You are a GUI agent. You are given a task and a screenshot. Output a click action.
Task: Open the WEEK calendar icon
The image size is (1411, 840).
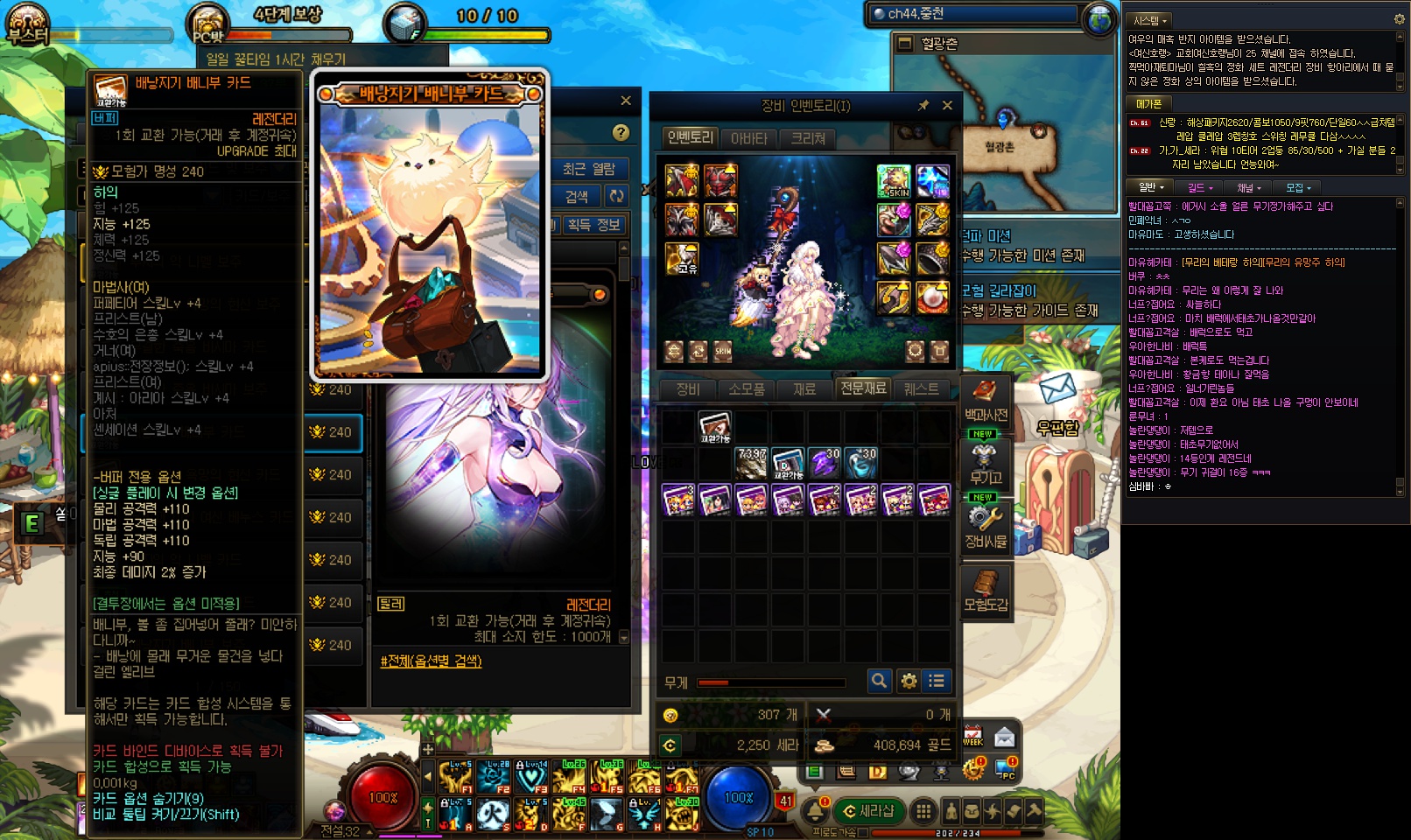(x=973, y=736)
